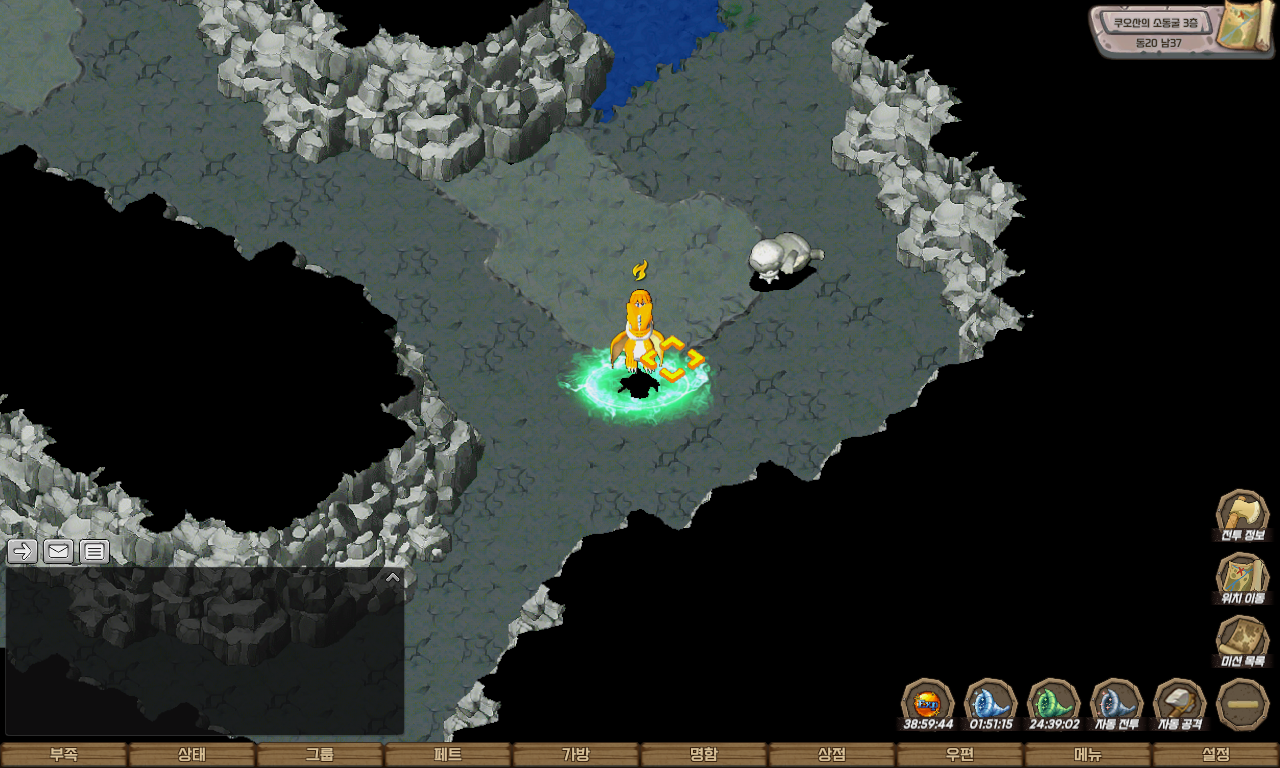Check the 우편 (Mail) menu
Image resolution: width=1280 pixels, height=768 pixels.
coord(960,755)
